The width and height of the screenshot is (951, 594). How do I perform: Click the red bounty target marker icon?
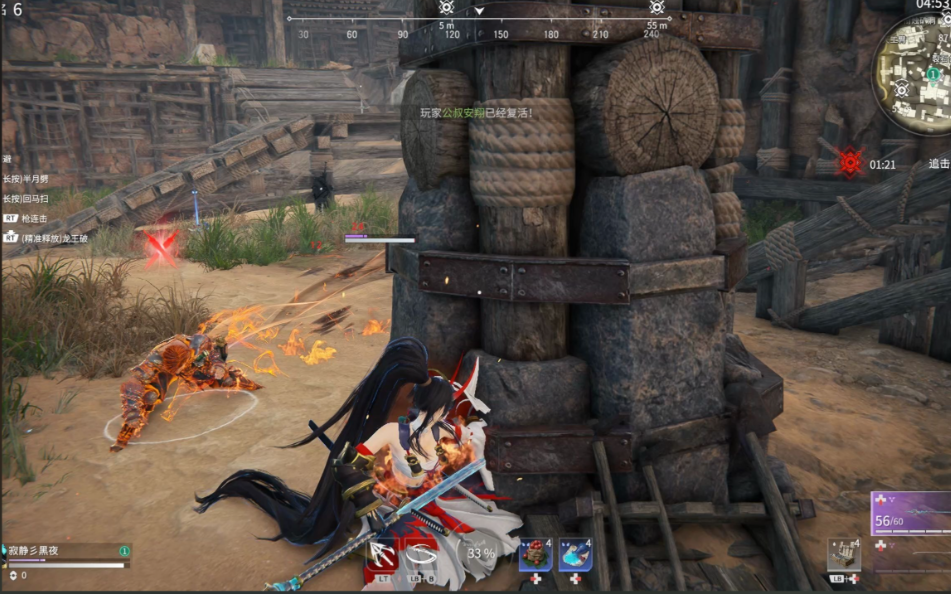[850, 163]
